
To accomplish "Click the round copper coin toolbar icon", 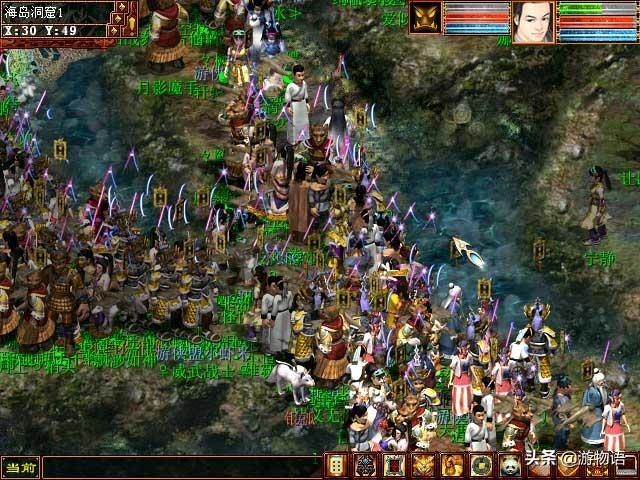I will pyautogui.click(x=481, y=465).
